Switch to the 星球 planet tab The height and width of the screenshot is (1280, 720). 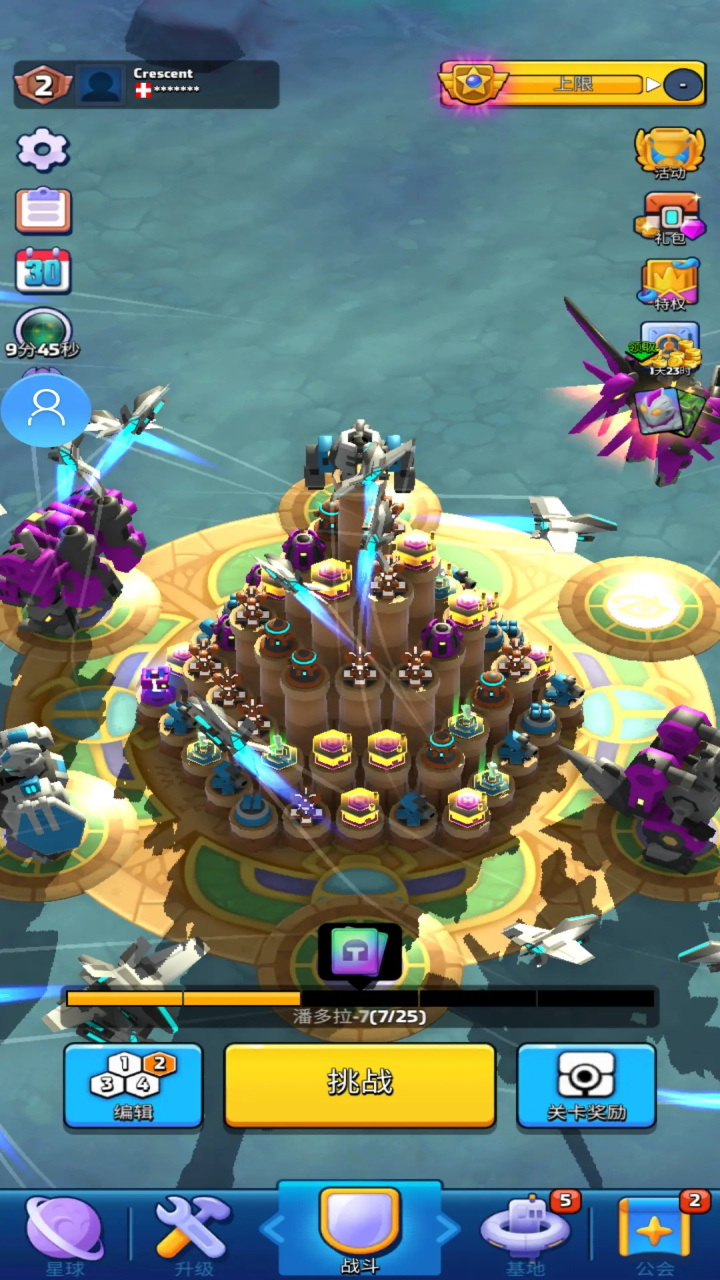pyautogui.click(x=64, y=1232)
